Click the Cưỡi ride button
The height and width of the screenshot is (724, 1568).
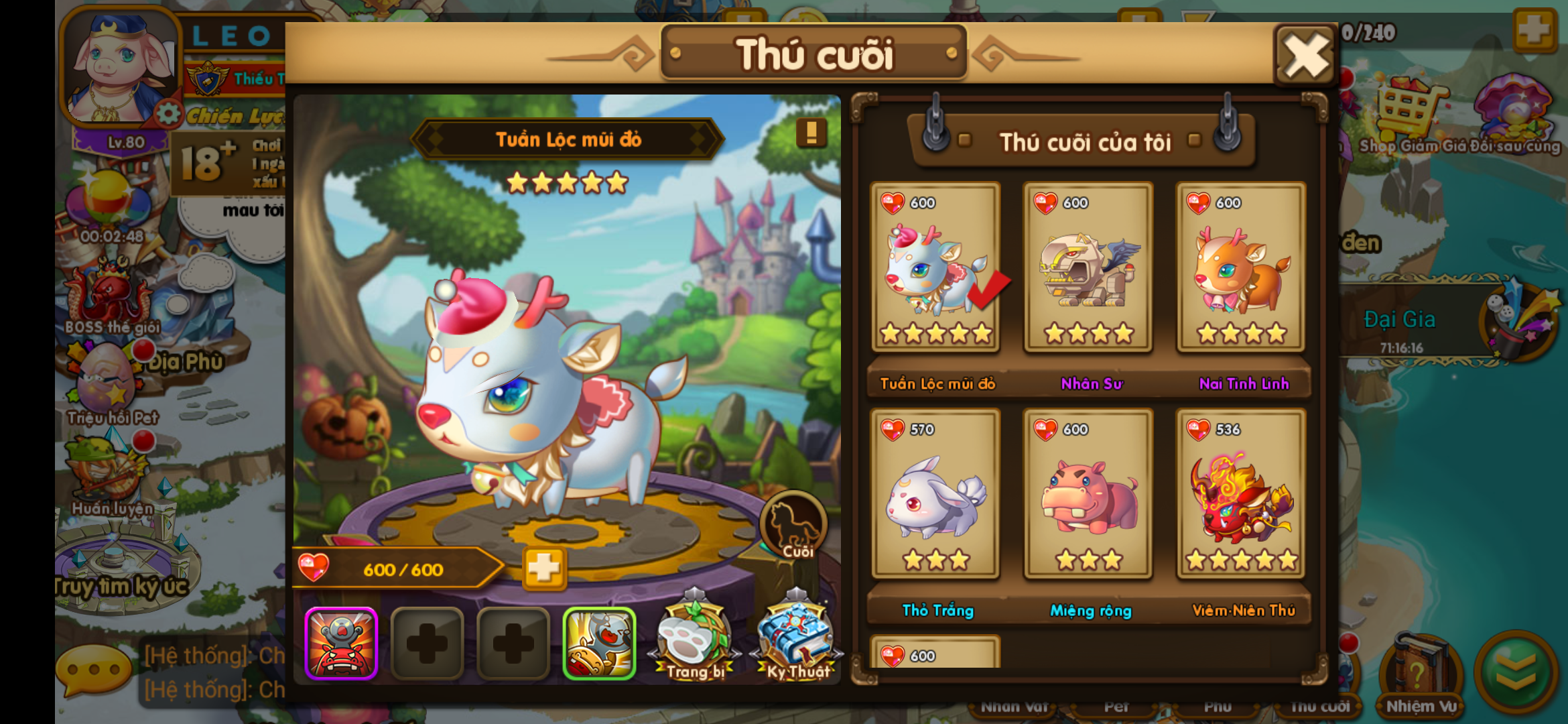pos(795,526)
